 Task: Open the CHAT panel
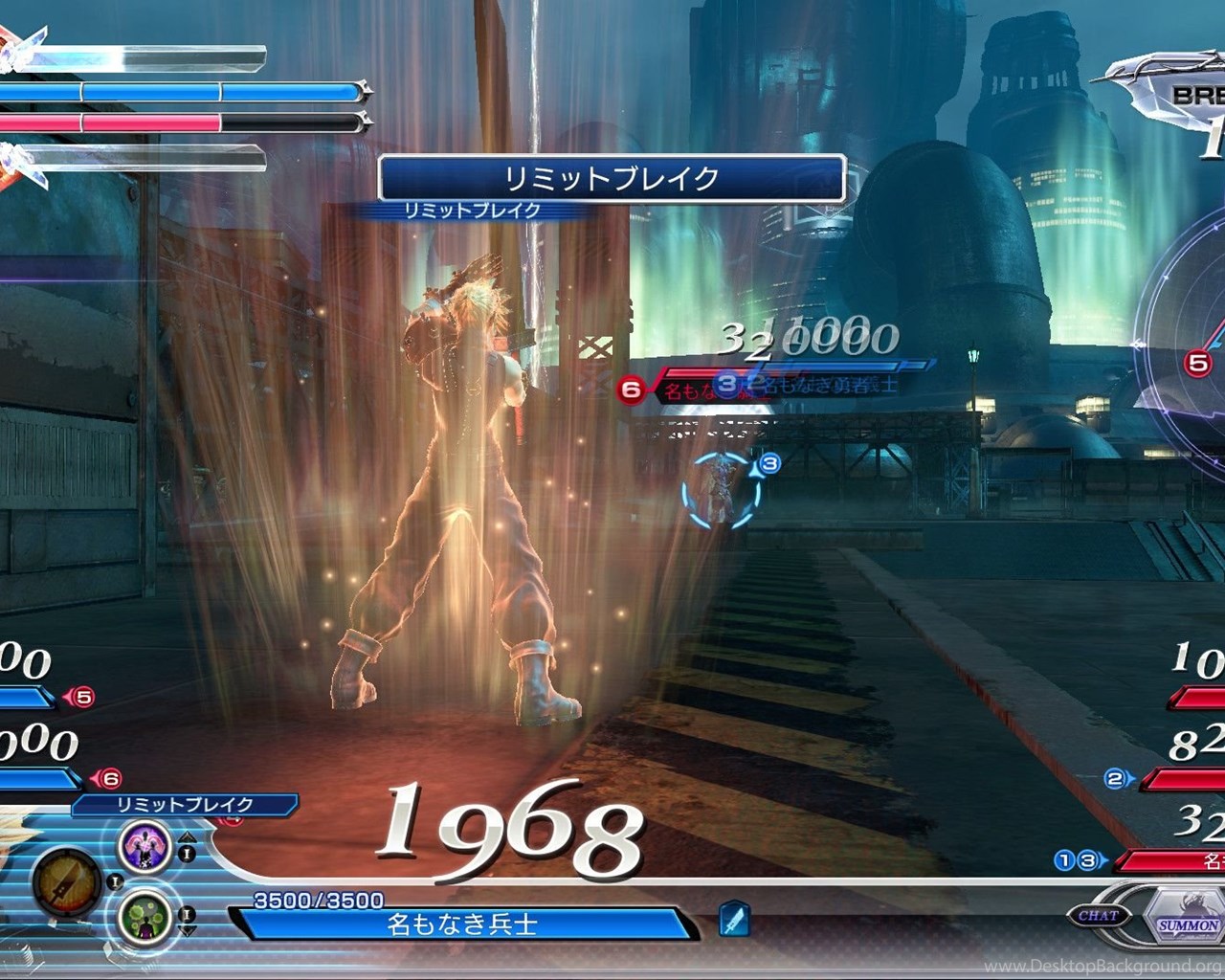point(1098,916)
